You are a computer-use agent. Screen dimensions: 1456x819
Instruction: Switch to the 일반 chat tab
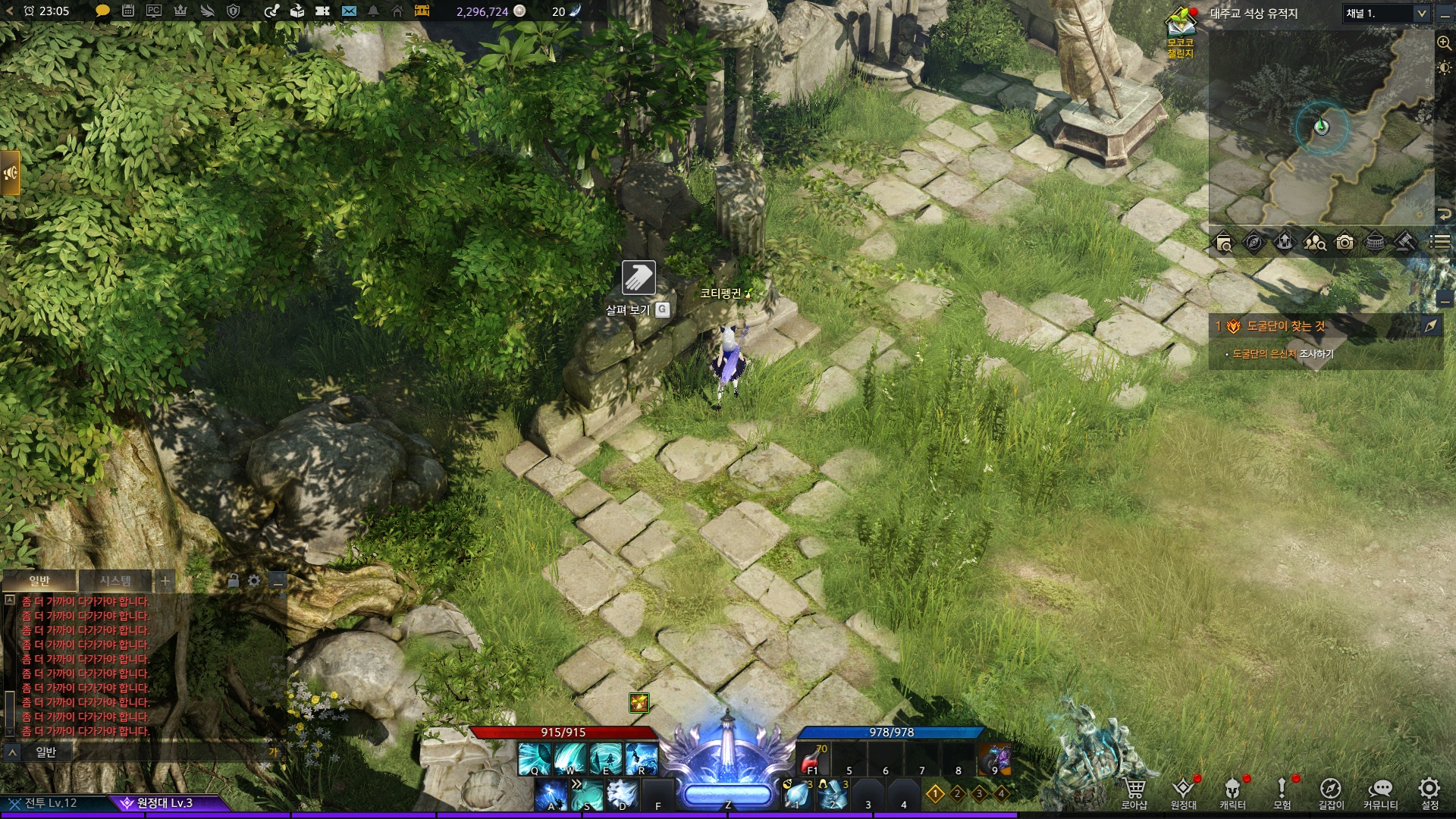[39, 581]
